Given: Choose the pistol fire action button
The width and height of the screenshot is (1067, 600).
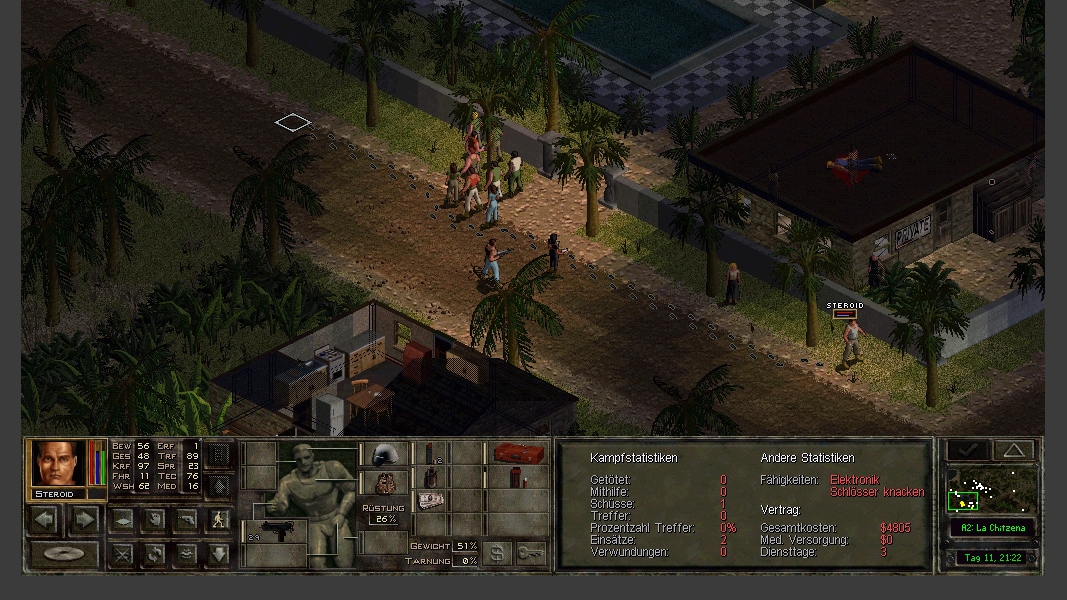Looking at the screenshot, I should [187, 520].
